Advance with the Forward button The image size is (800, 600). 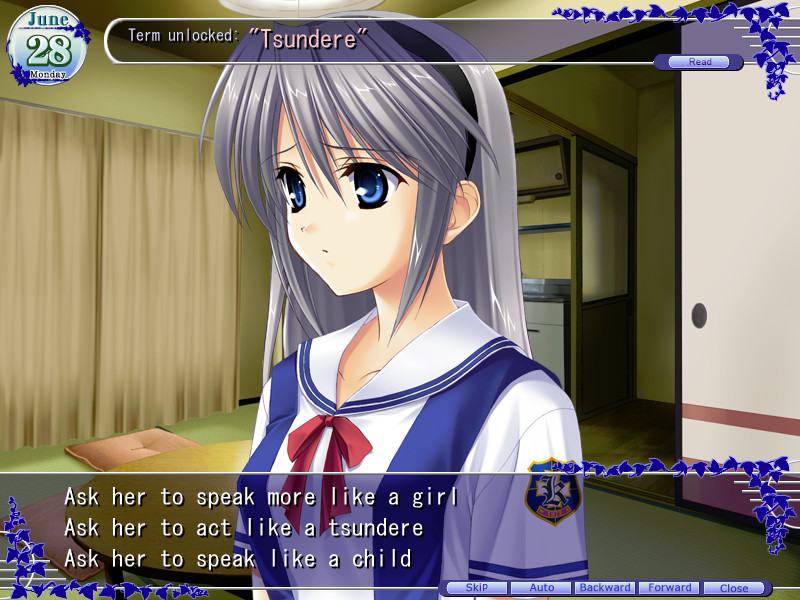point(669,588)
